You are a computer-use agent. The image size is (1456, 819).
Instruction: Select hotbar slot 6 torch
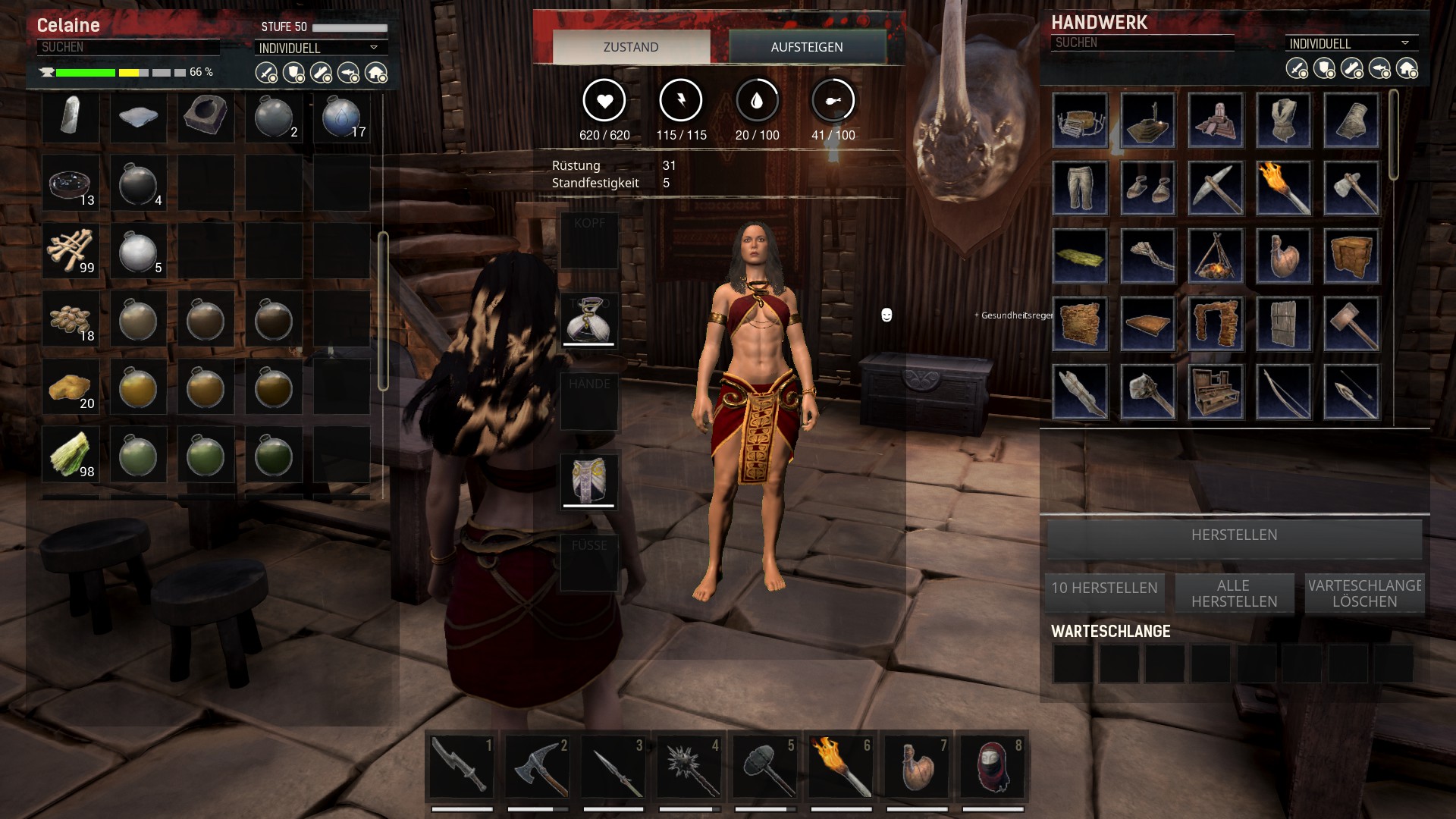(840, 767)
